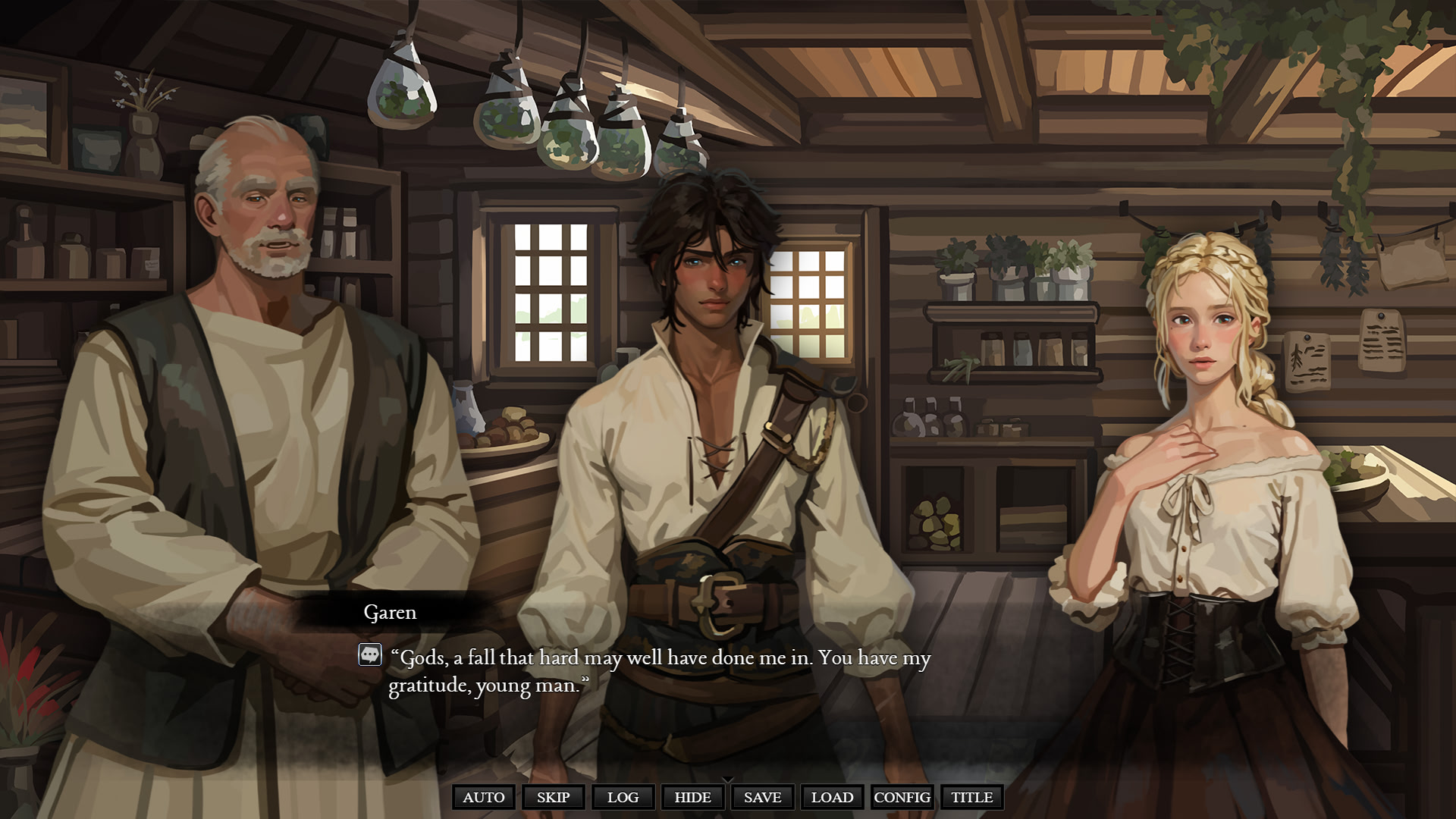1456x819 pixels.
Task: Enable AUTO text advance mode
Action: pyautogui.click(x=484, y=797)
